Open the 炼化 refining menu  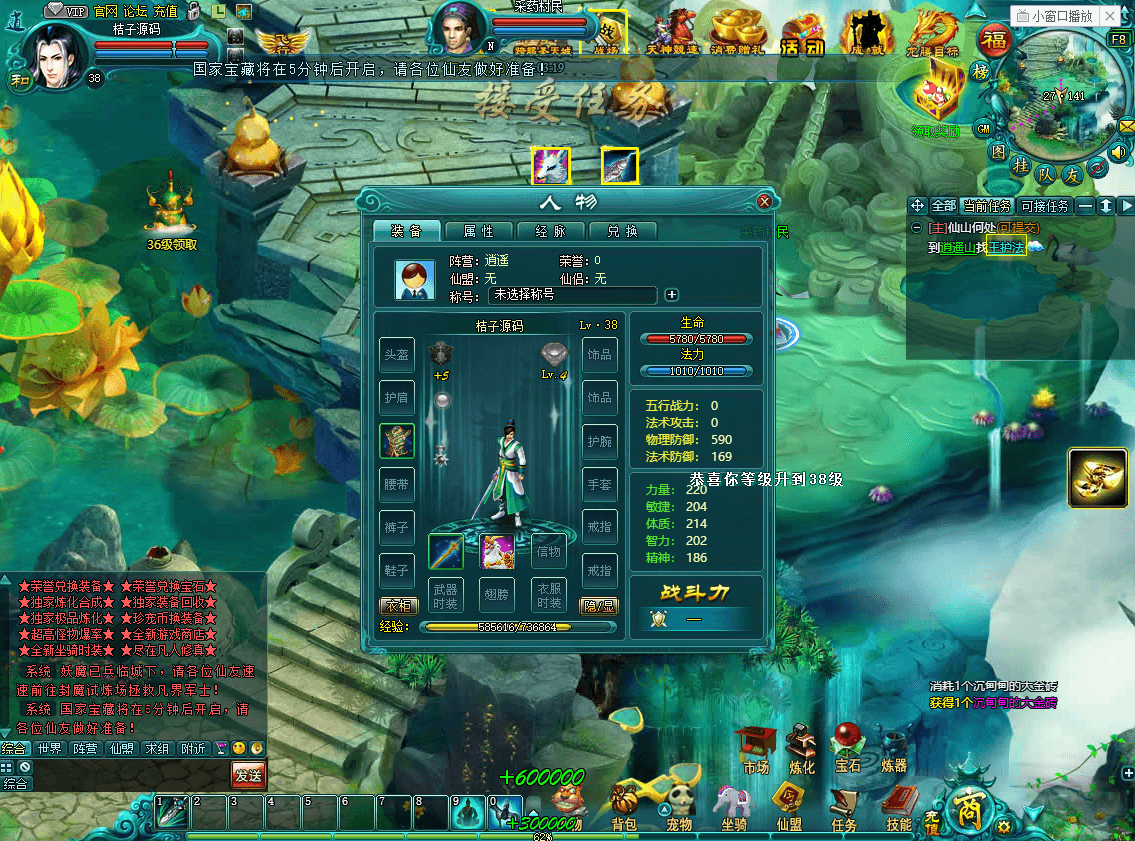[802, 749]
